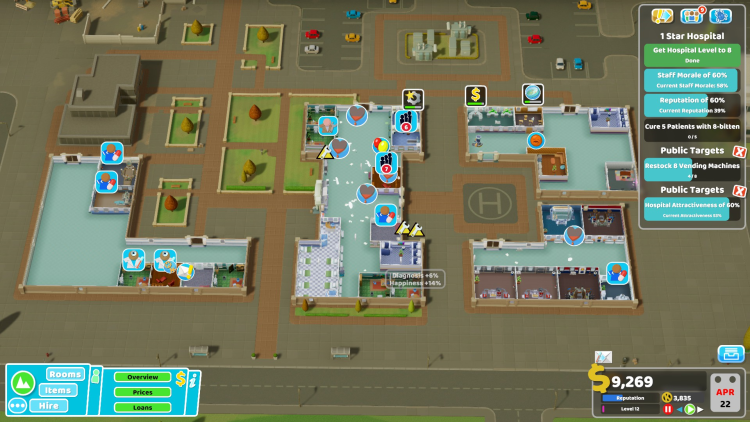This screenshot has width=750, height=422.
Task: Dismiss the Restock 8 Vending Machines target
Action: 739,151
